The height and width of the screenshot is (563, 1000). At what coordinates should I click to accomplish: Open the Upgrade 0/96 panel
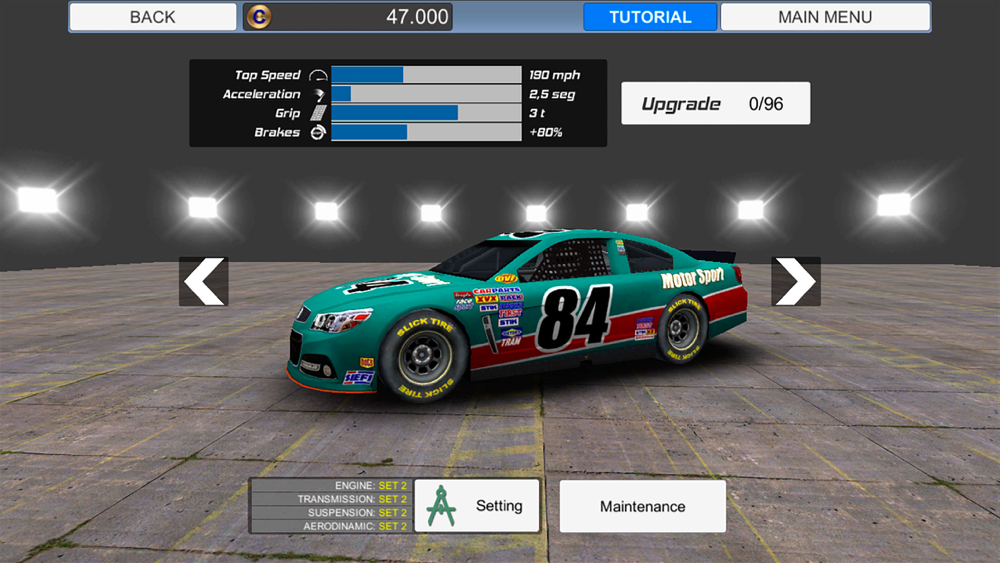click(x=715, y=104)
